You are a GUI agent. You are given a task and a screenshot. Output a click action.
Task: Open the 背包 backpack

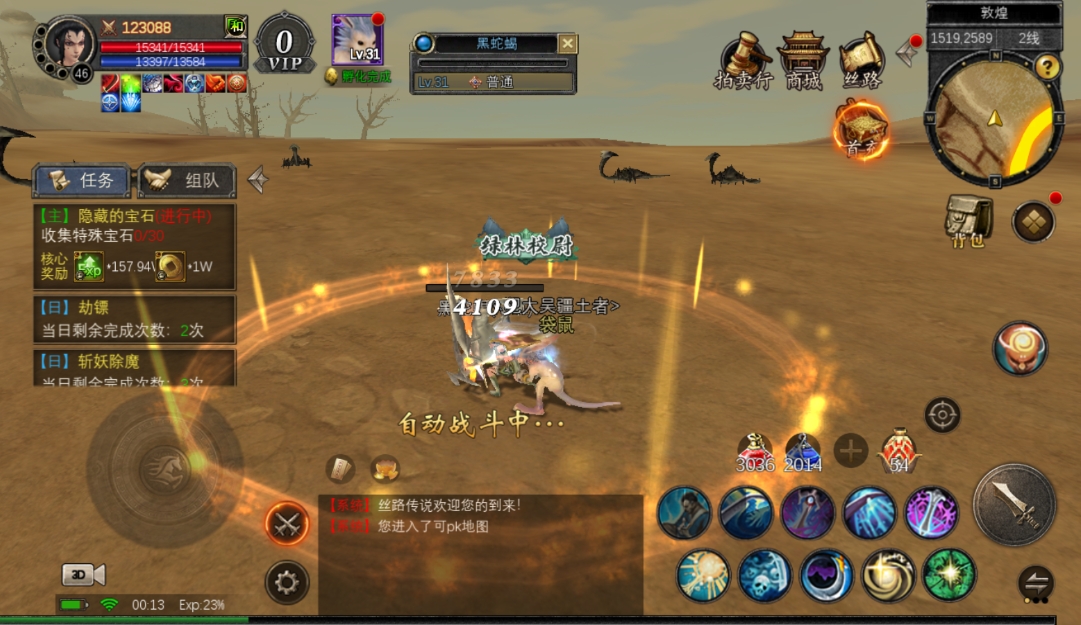(x=968, y=220)
